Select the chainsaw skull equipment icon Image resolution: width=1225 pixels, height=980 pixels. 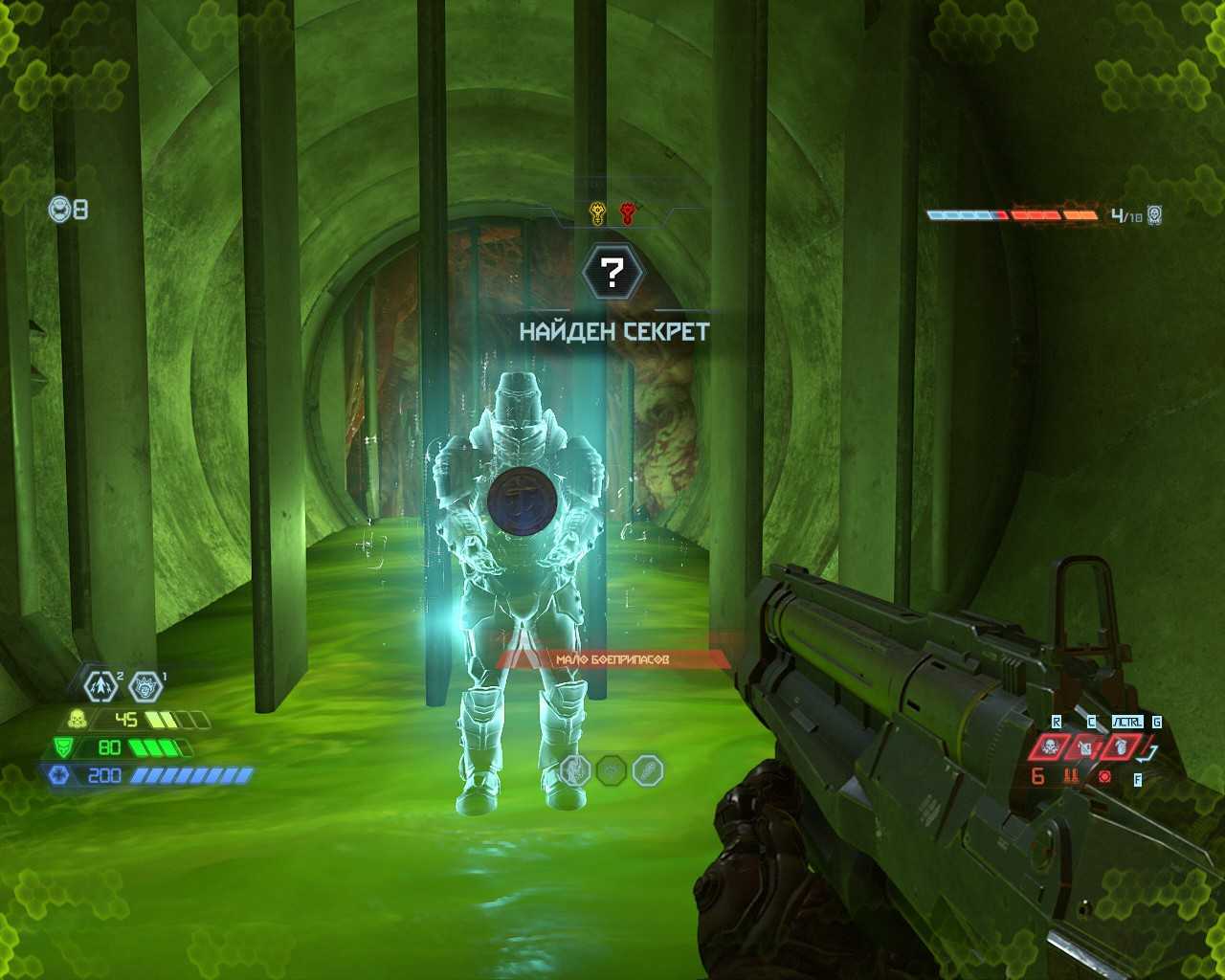tap(1050, 746)
